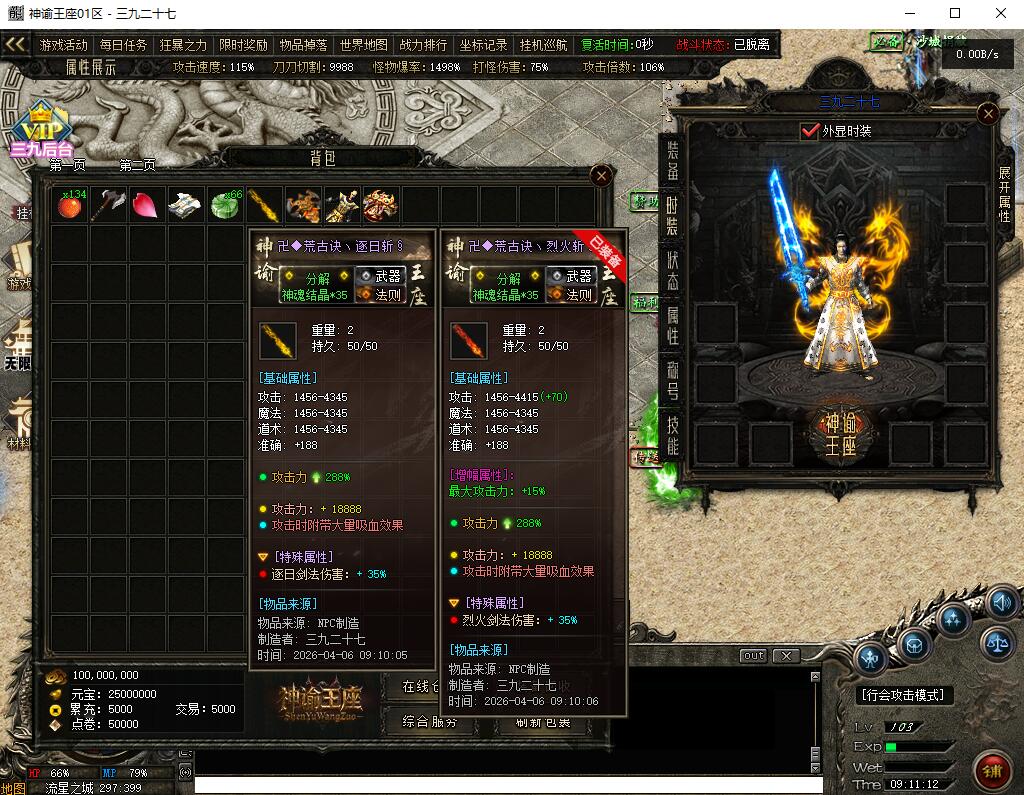Image resolution: width=1024 pixels, height=795 pixels.
Task: Select the golden sword in the backpack
Action: click(x=263, y=206)
